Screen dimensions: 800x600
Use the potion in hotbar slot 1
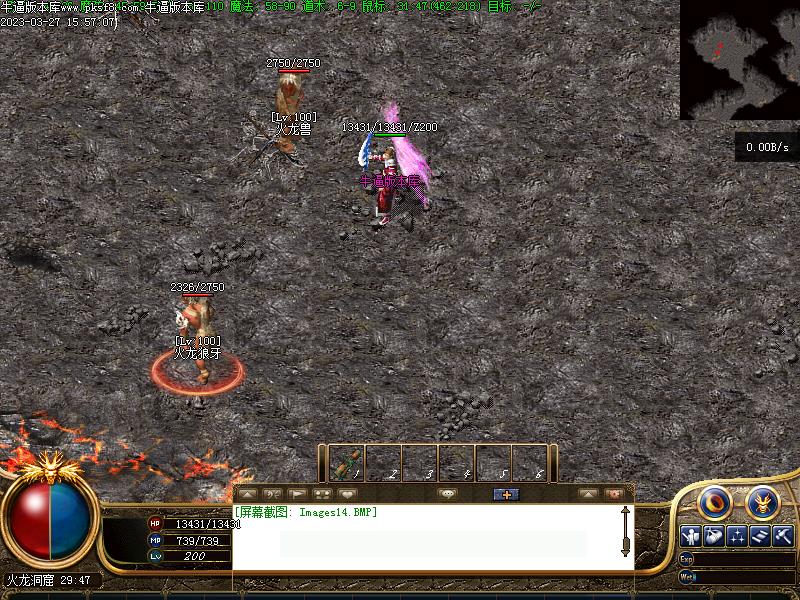[x=346, y=464]
